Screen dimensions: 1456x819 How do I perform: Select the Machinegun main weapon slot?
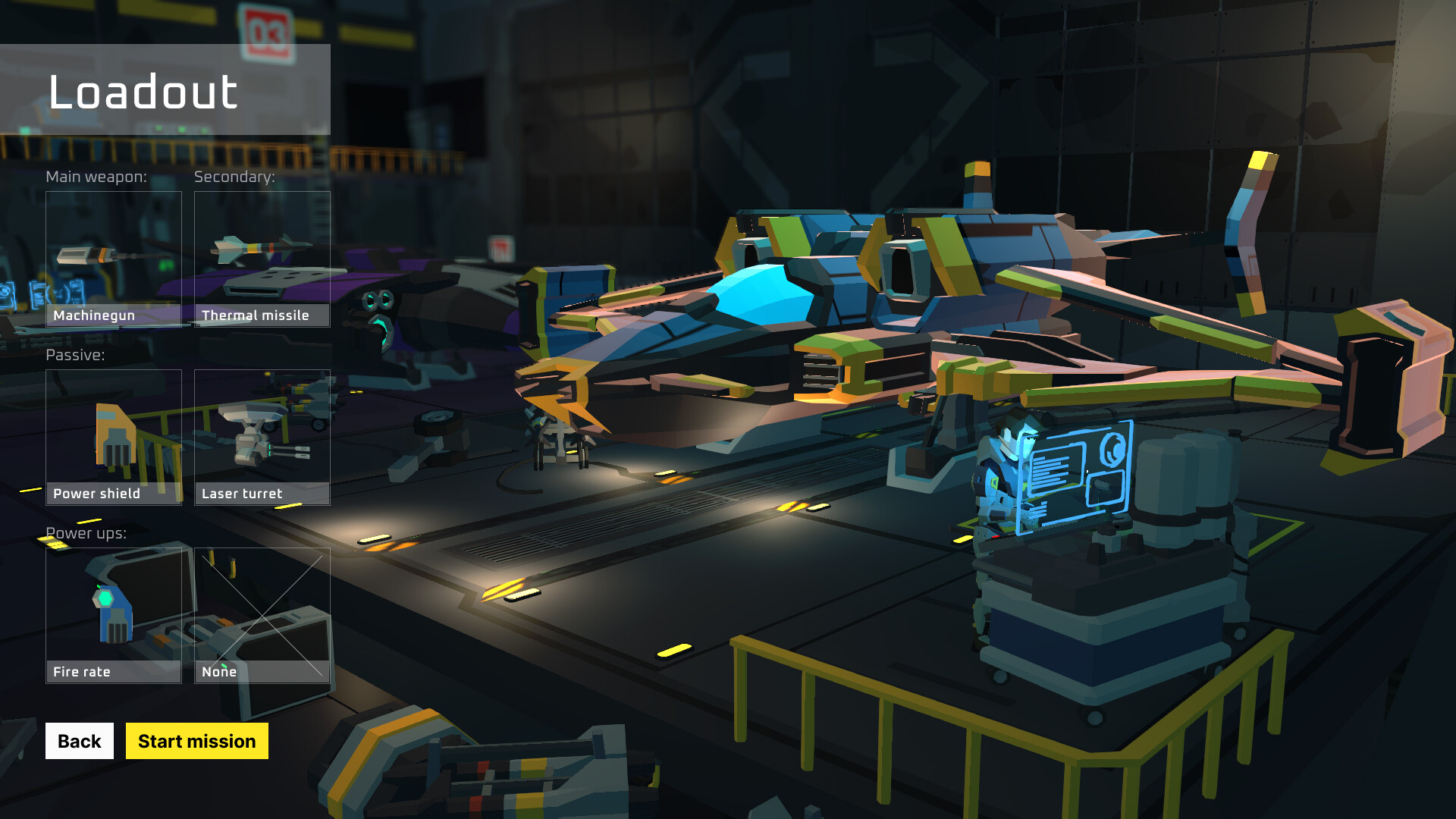point(113,258)
